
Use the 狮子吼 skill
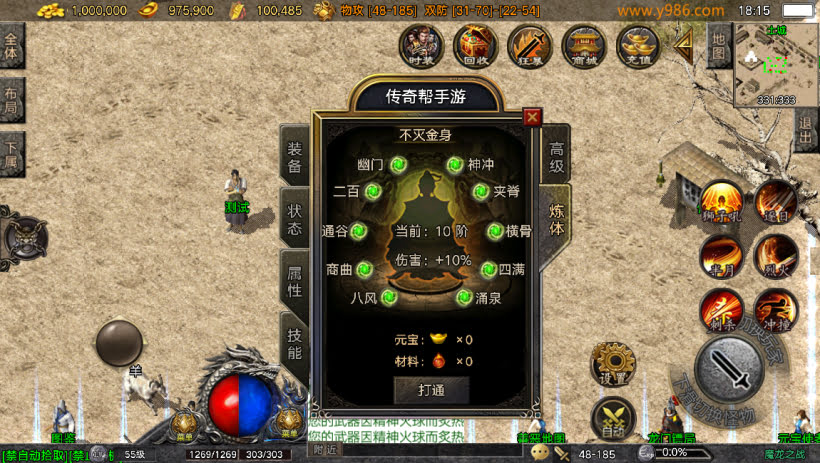coord(721,201)
